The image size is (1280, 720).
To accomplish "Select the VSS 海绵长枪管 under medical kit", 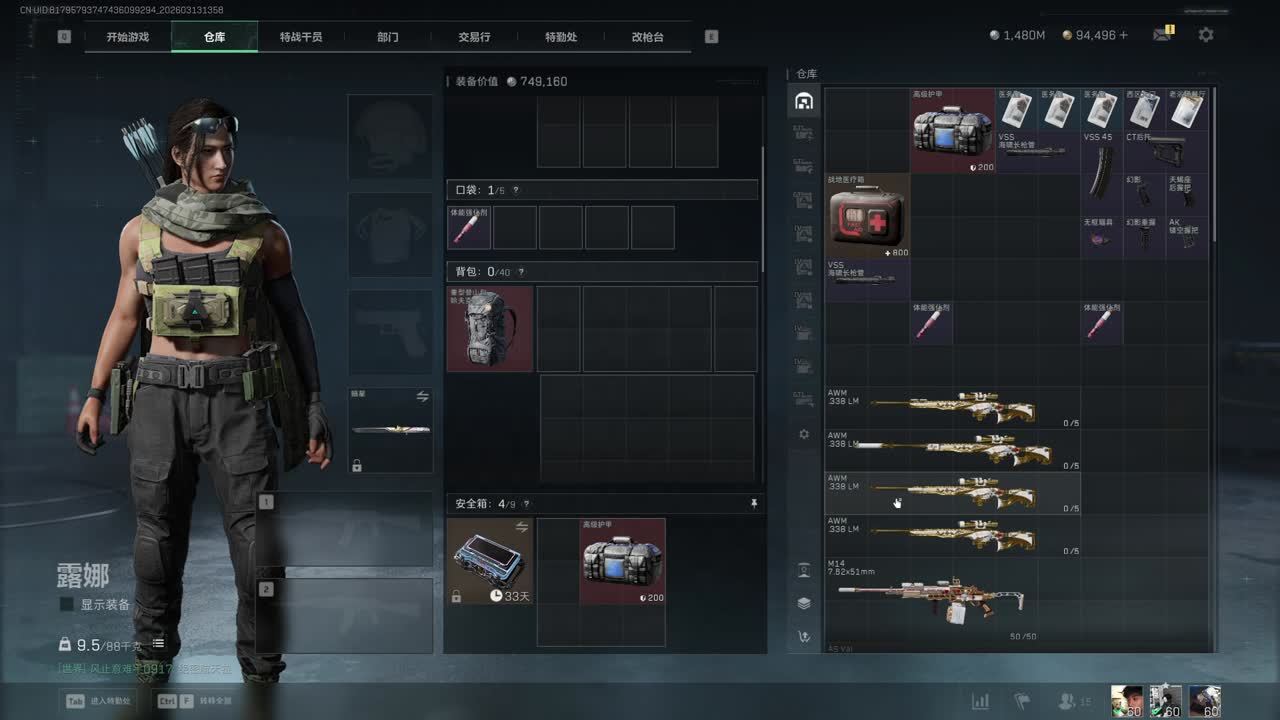I will (867, 280).
